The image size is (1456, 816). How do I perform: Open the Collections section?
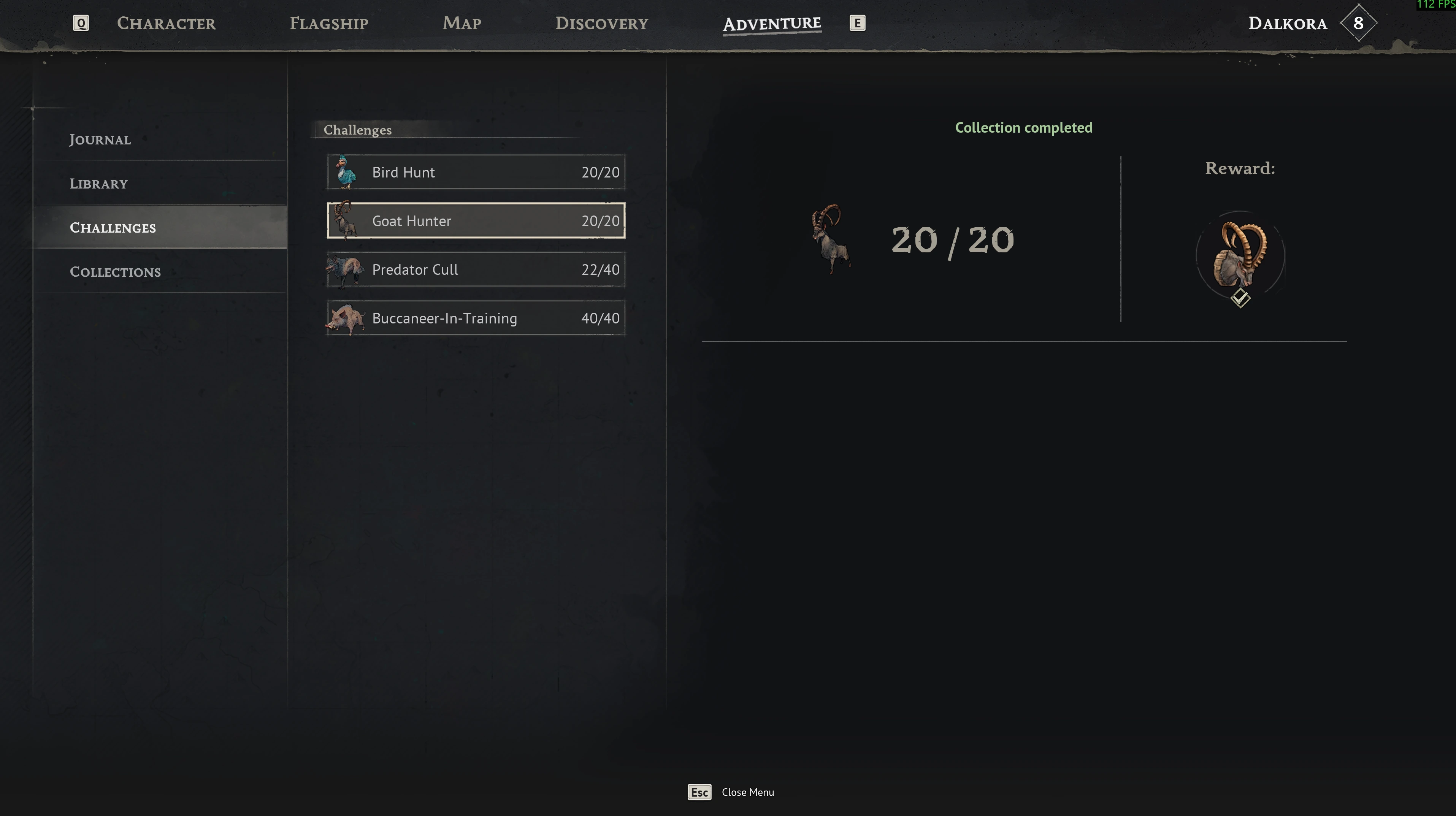115,272
